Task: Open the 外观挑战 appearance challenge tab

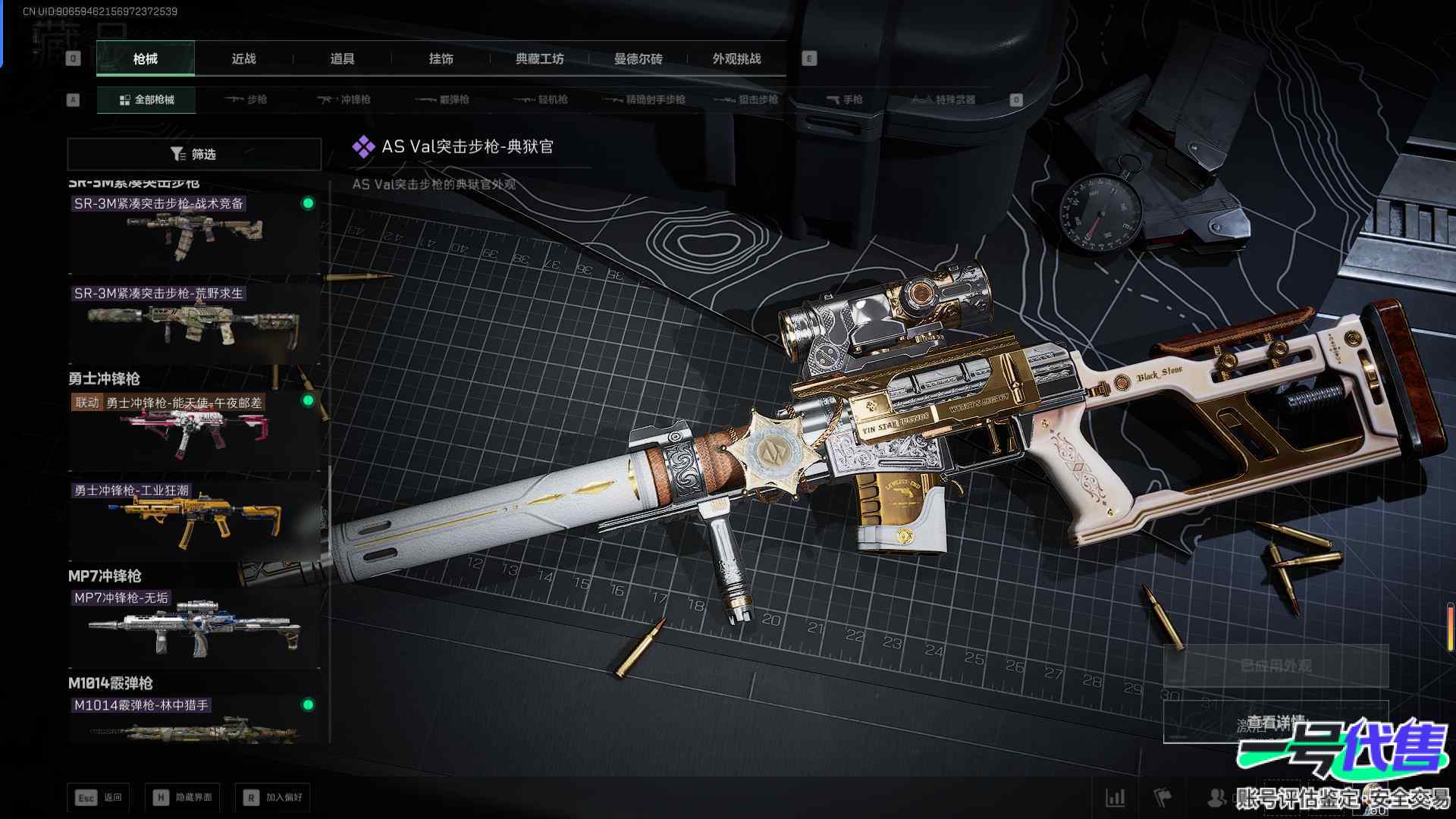Action: click(x=736, y=58)
